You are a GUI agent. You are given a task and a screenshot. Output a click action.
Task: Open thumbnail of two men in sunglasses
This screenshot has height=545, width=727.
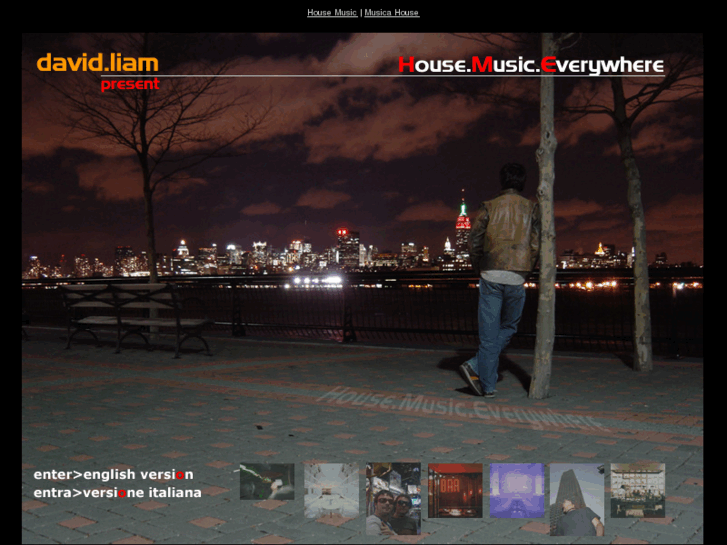pos(393,500)
